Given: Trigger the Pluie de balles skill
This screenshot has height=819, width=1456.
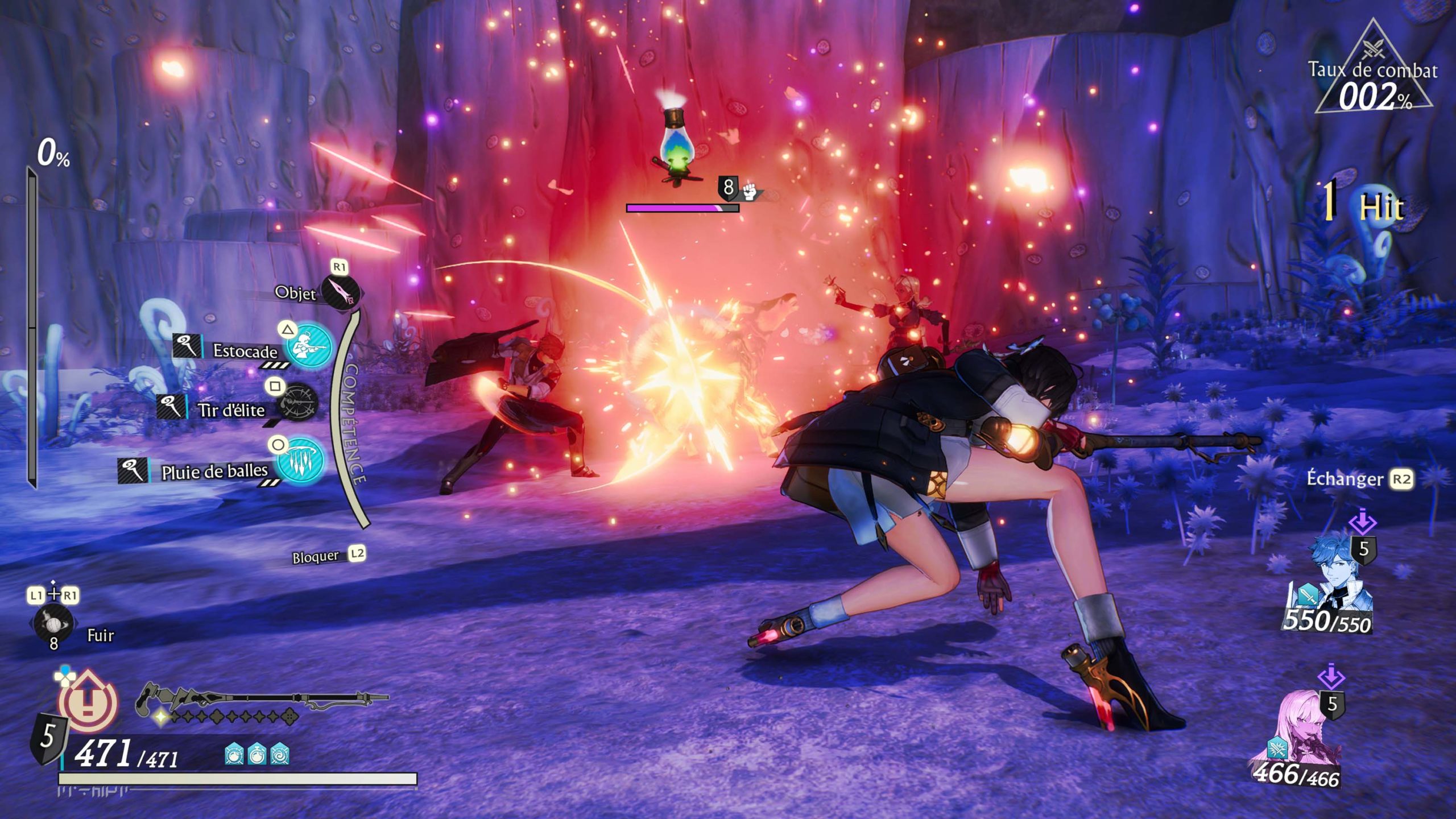Looking at the screenshot, I should [300, 461].
